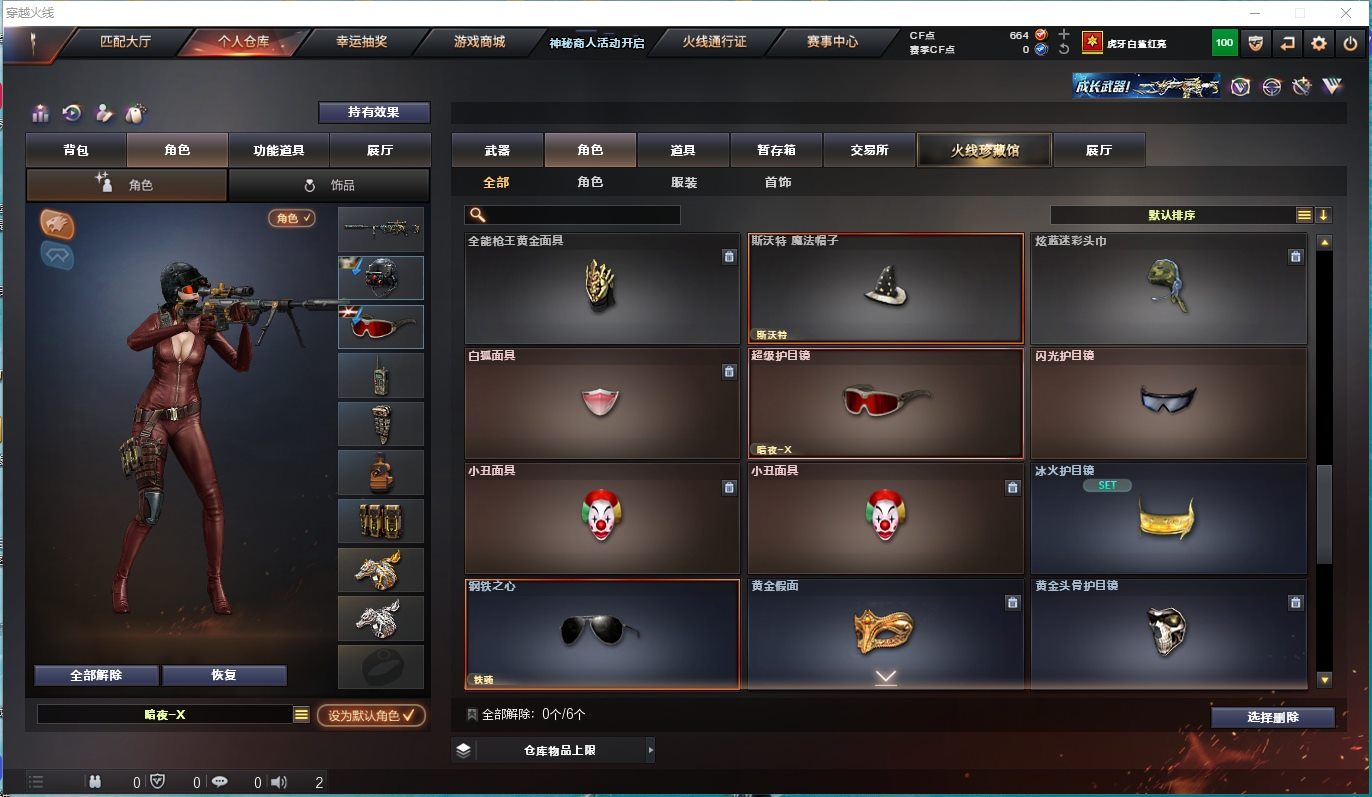Viewport: 1372px width, 797px height.
Task: Select the 功能道具 tab
Action: click(279, 150)
